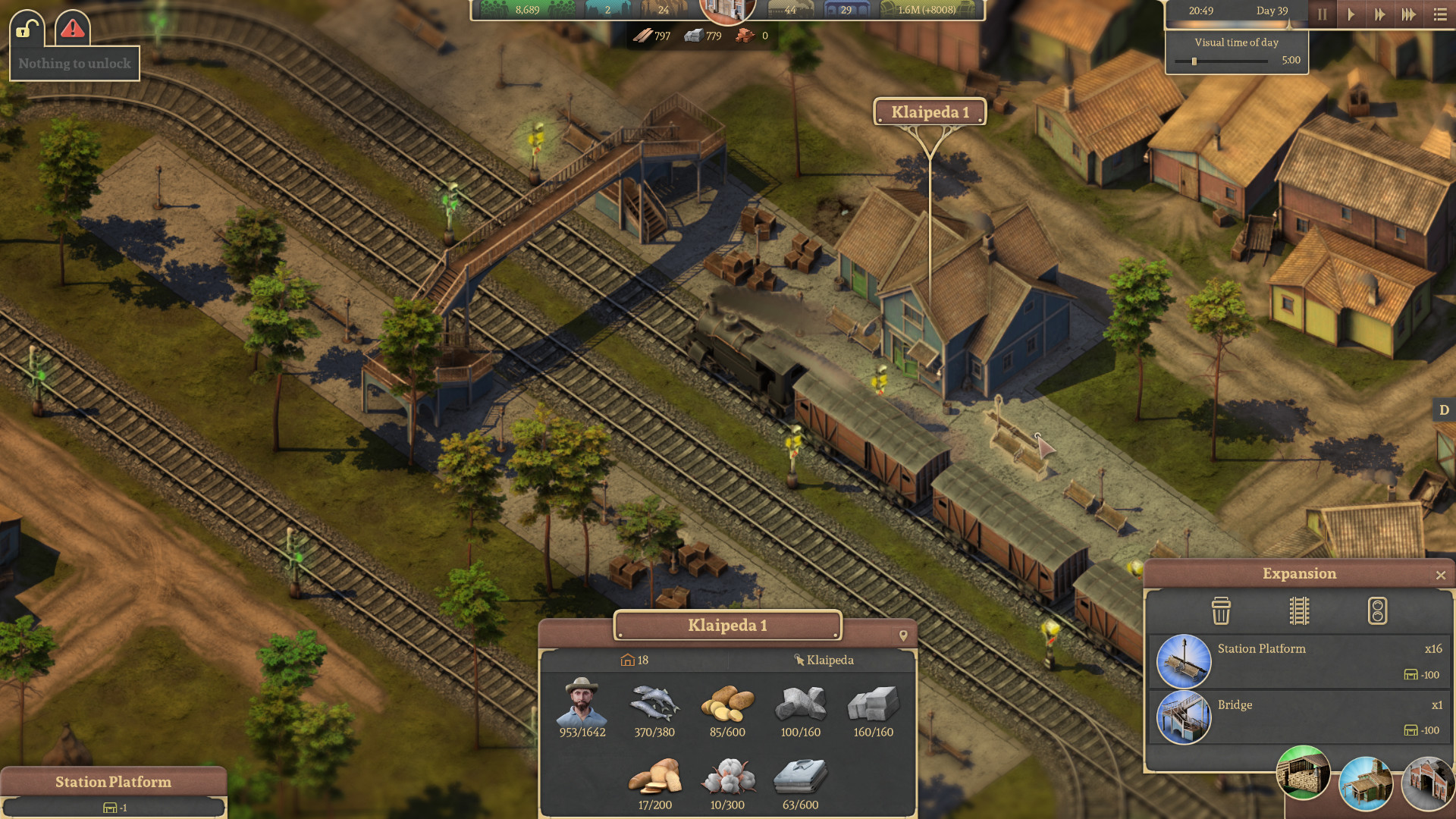
Task: Select the worker passengers portrait
Action: (582, 702)
